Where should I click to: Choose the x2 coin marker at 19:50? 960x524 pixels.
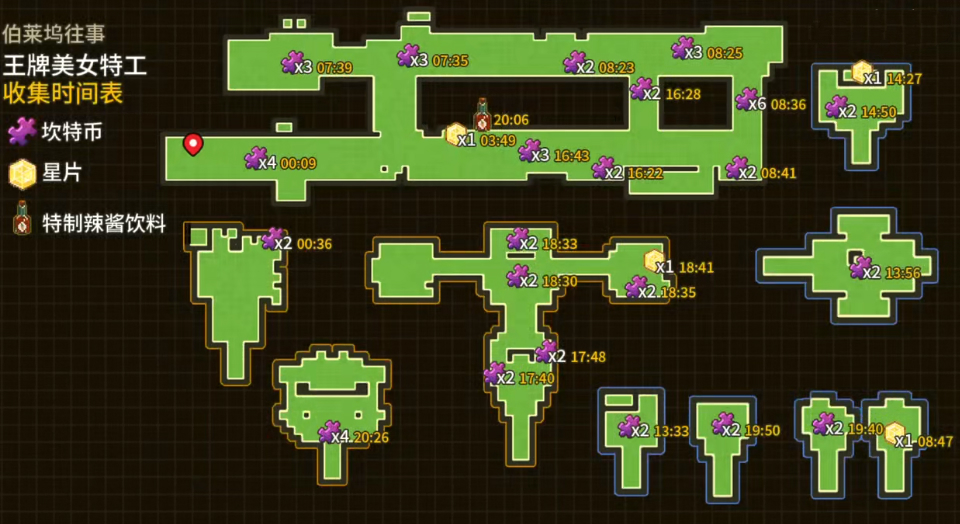(x=723, y=425)
